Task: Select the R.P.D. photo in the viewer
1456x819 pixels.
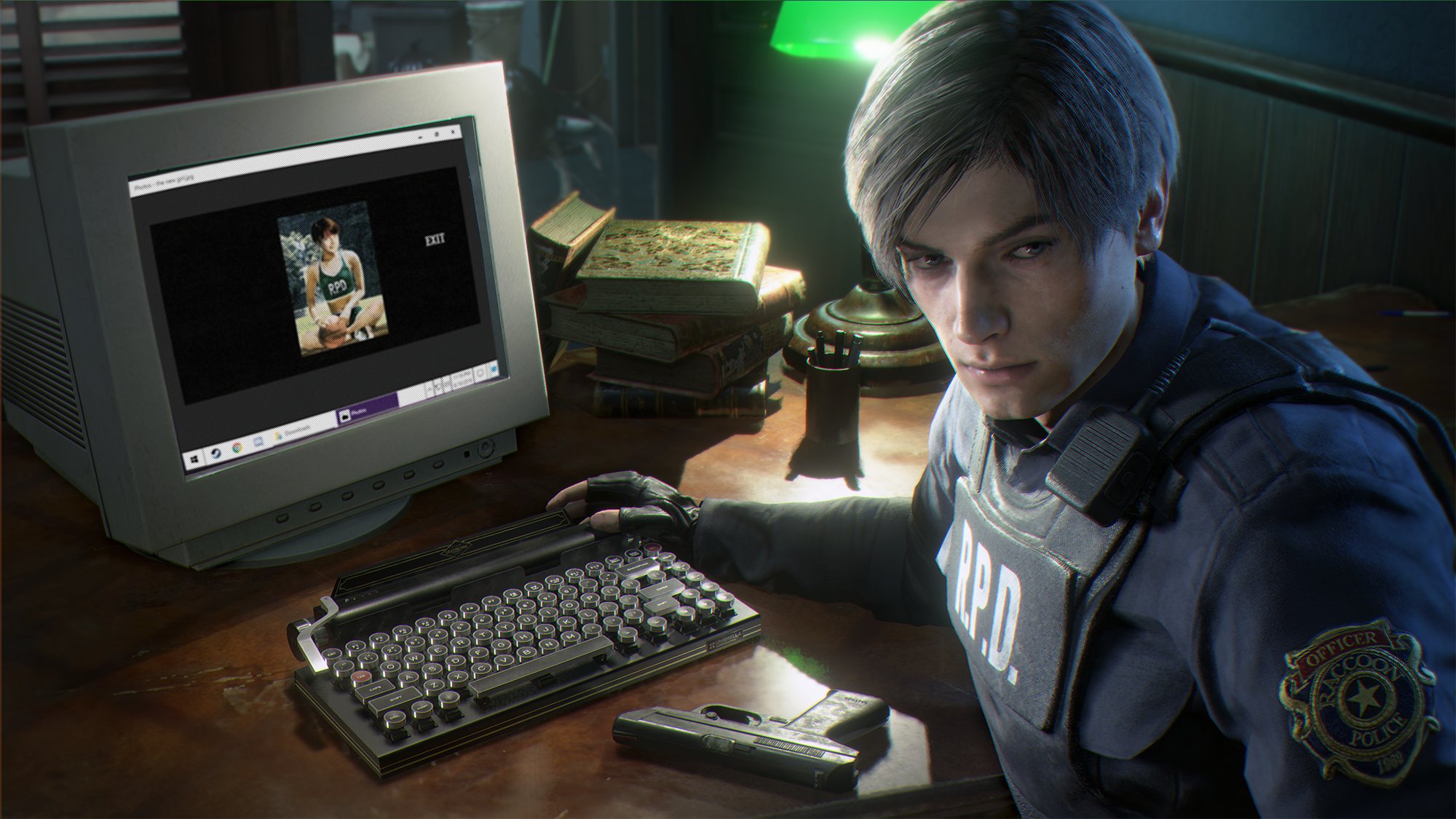Action: (x=334, y=277)
